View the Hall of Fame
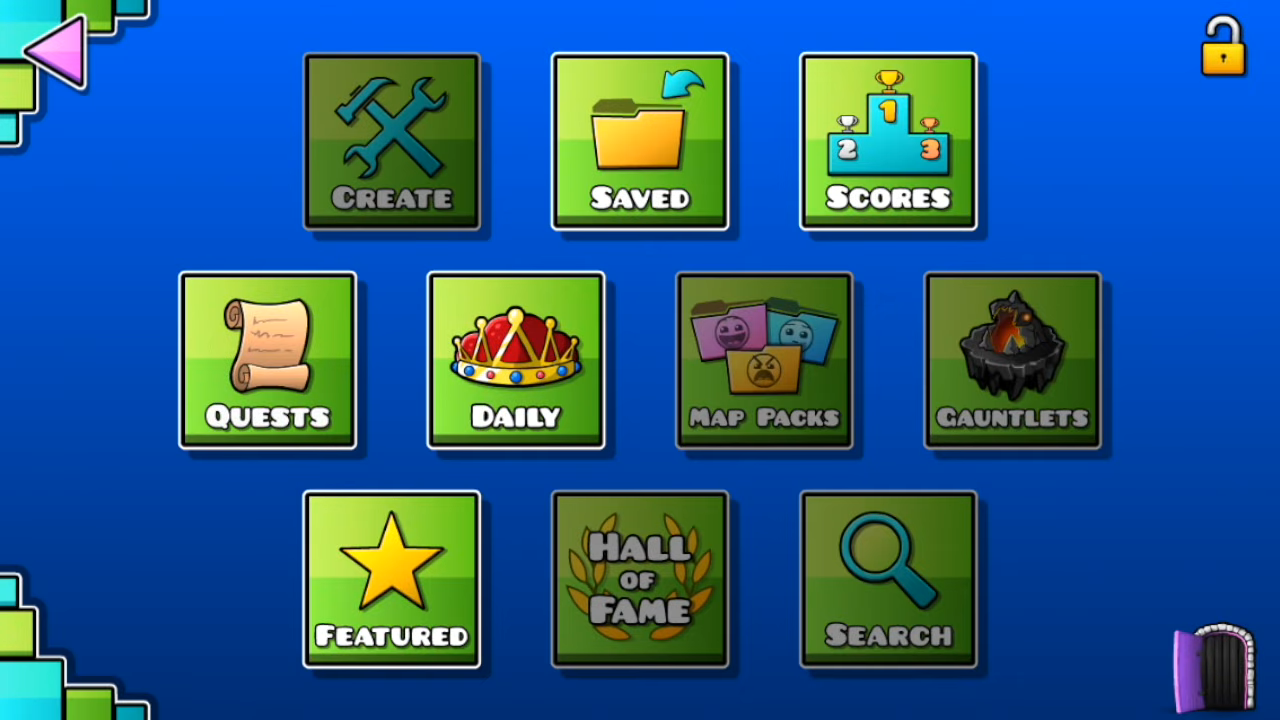The width and height of the screenshot is (1280, 720). pyautogui.click(x=639, y=578)
